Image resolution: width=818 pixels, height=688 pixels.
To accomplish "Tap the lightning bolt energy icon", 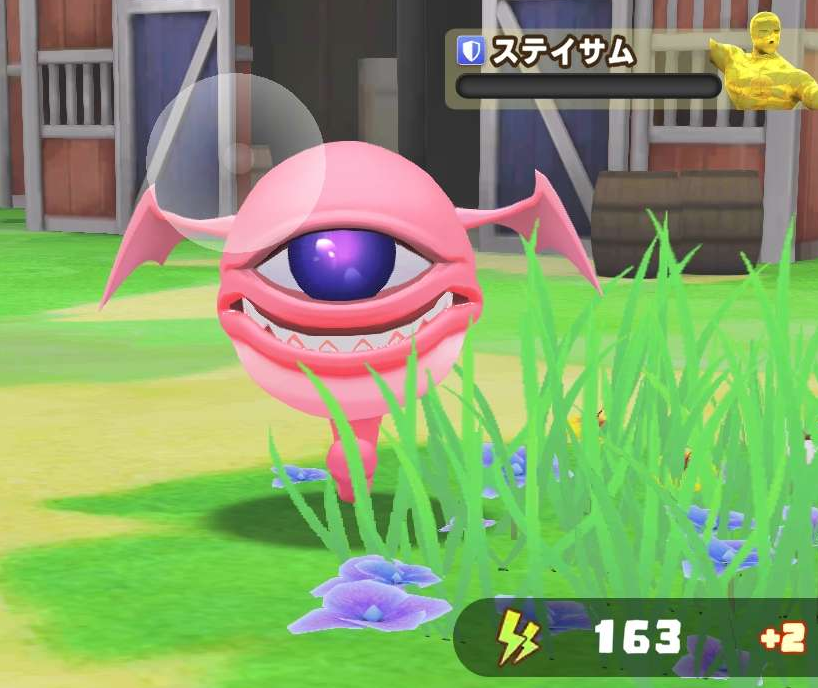I will [518, 637].
